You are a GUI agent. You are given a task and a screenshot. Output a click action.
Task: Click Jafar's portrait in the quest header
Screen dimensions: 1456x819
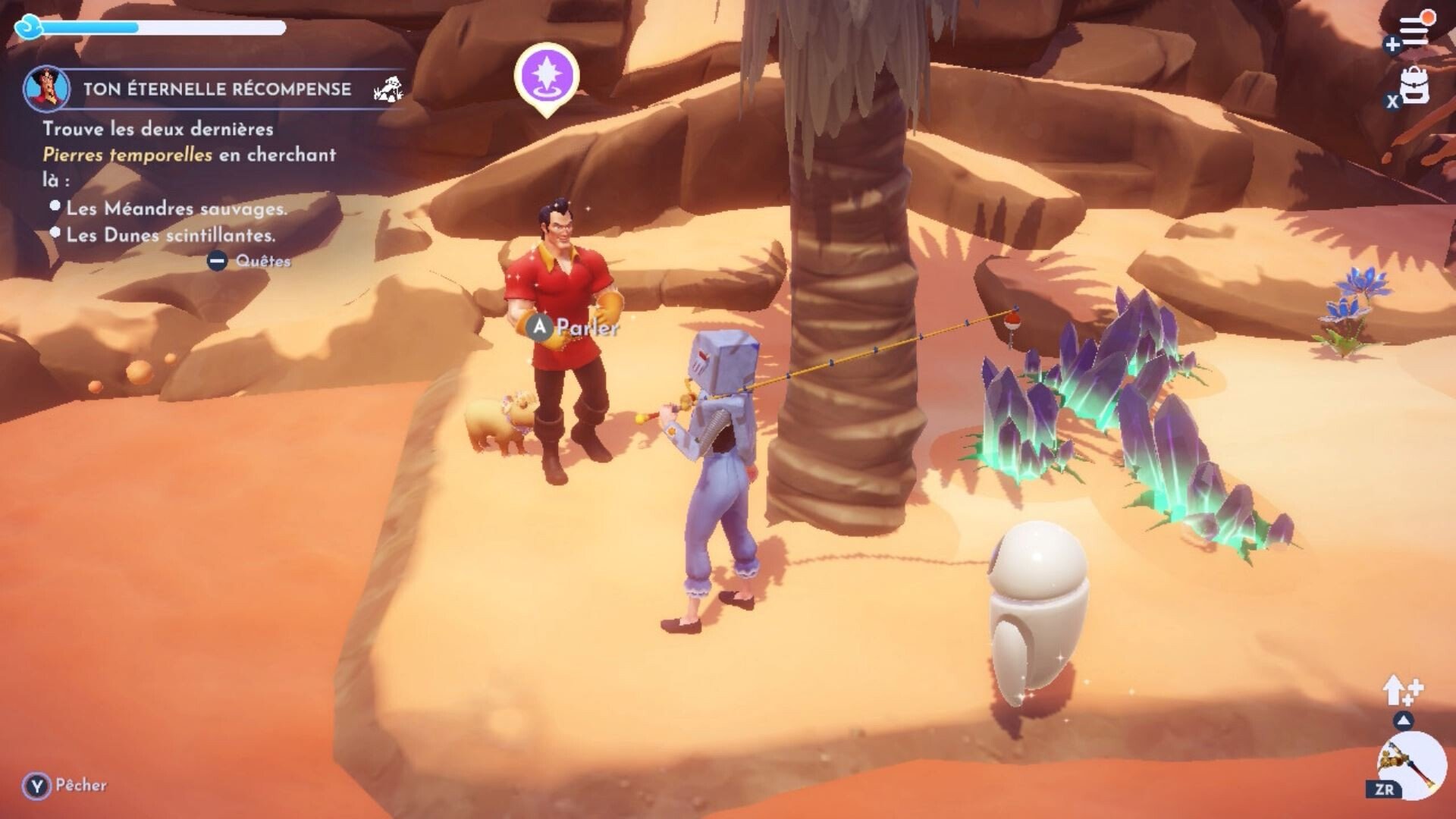(x=47, y=88)
